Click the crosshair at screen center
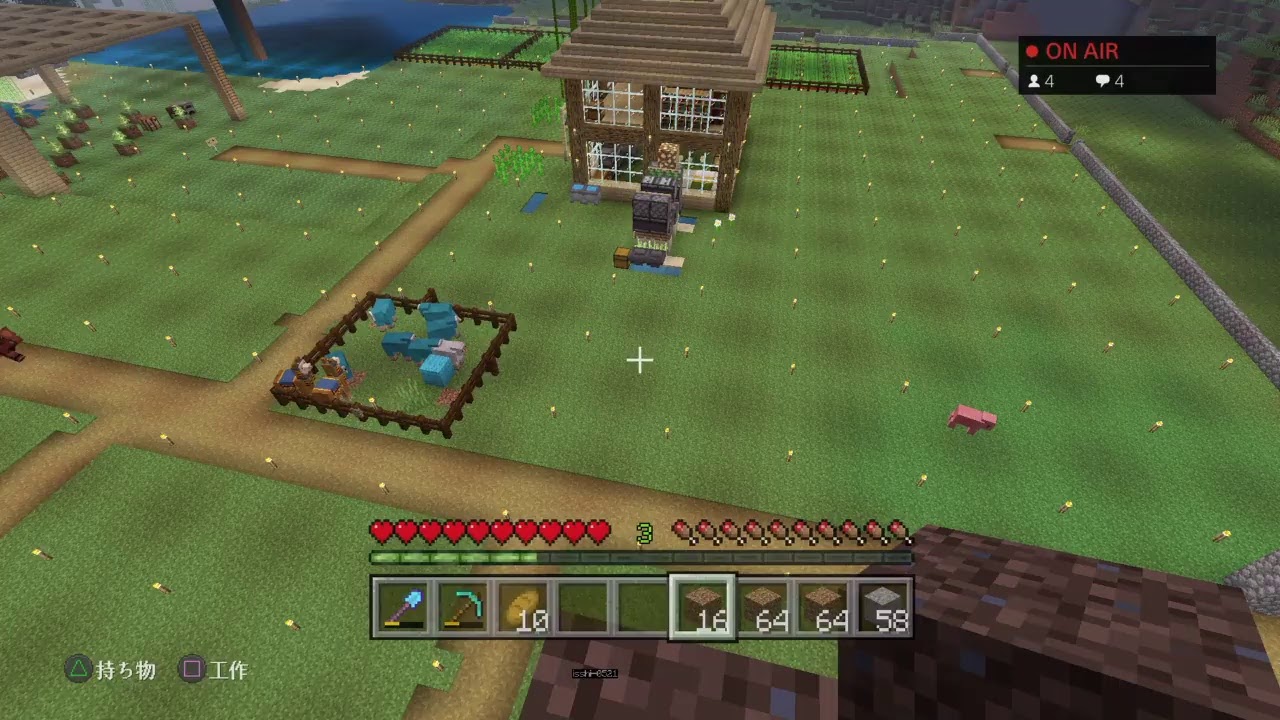Image resolution: width=1280 pixels, height=720 pixels. pos(639,360)
